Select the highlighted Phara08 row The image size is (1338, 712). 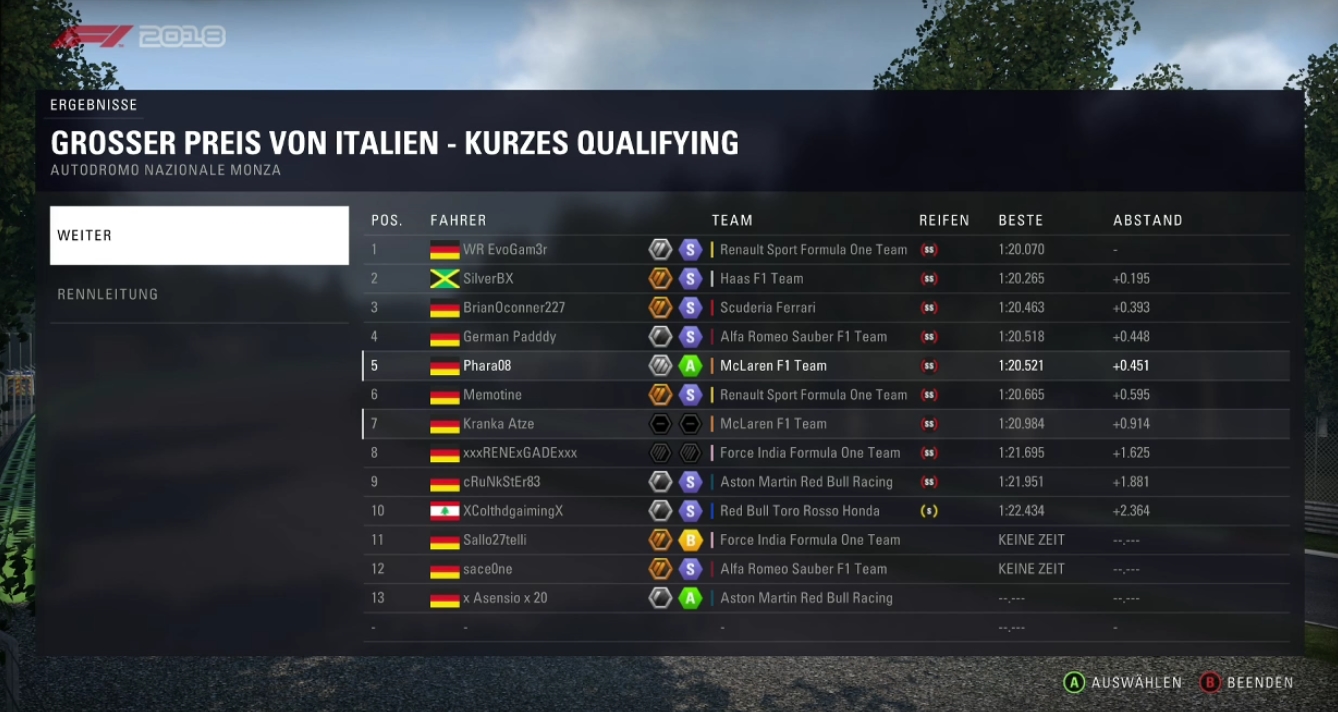pyautogui.click(x=487, y=366)
